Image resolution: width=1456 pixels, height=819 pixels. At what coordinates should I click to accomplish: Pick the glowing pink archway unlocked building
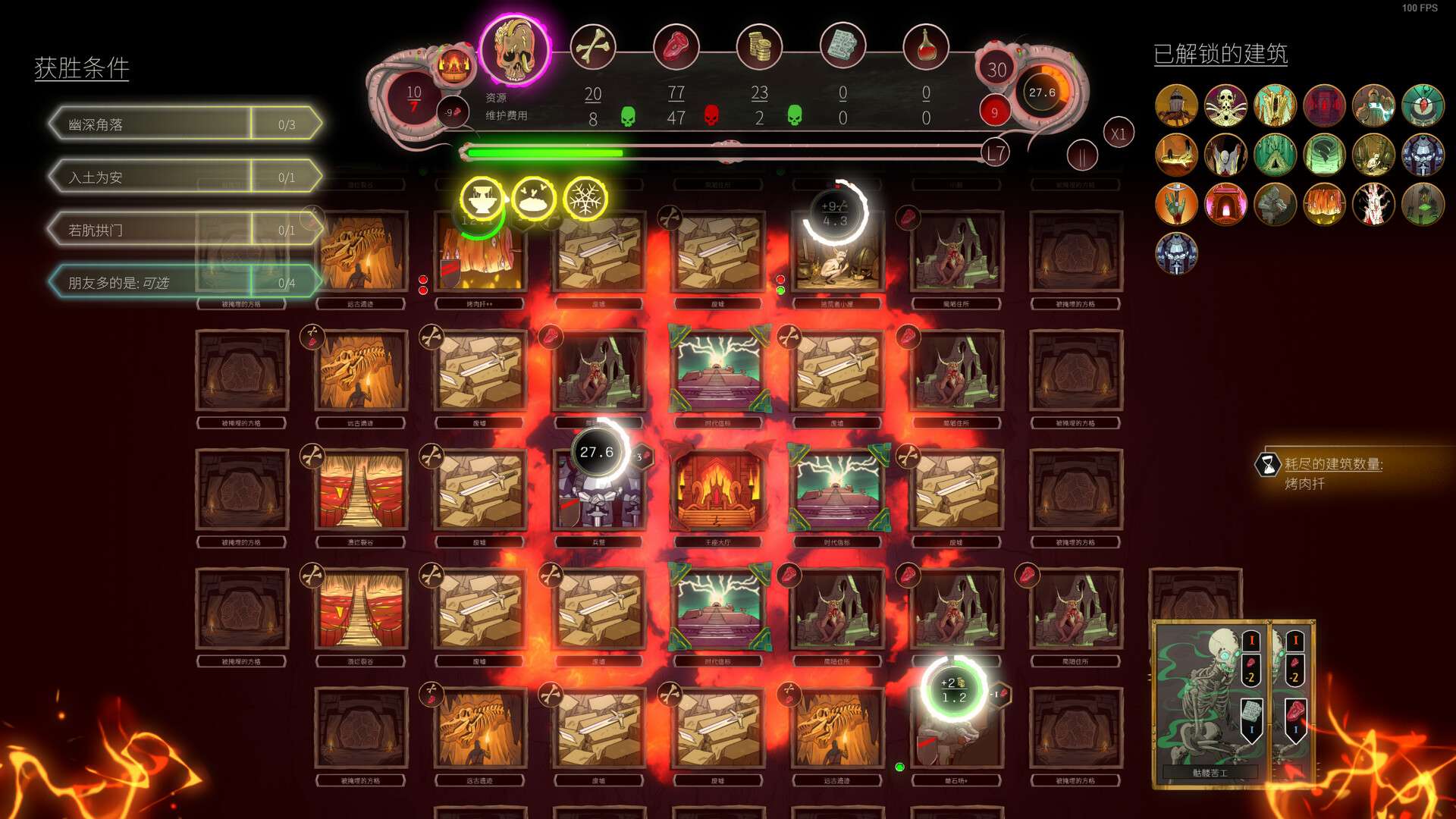(1225, 204)
